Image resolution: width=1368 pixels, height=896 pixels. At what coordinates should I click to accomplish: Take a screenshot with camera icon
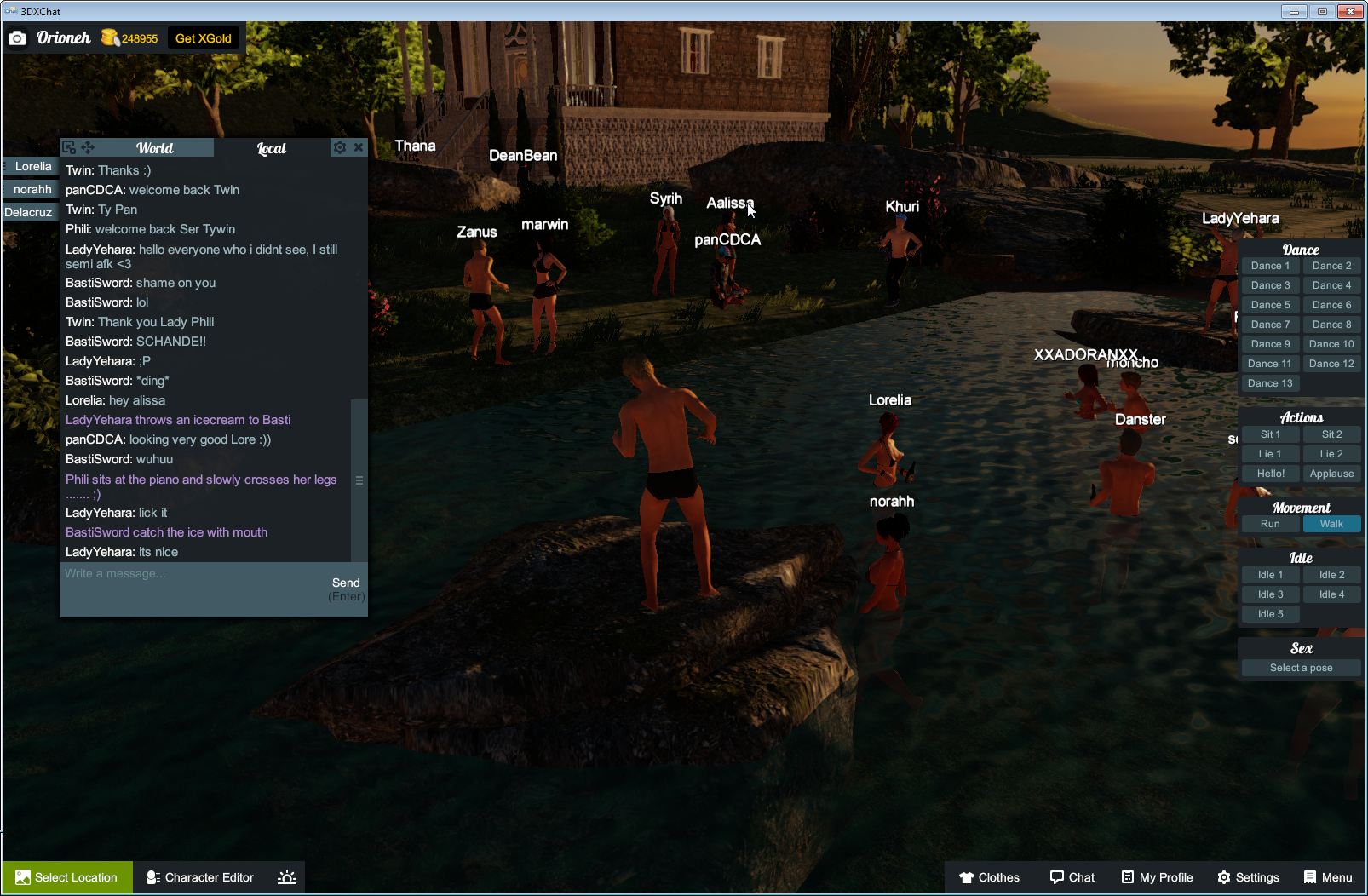pyautogui.click(x=17, y=38)
